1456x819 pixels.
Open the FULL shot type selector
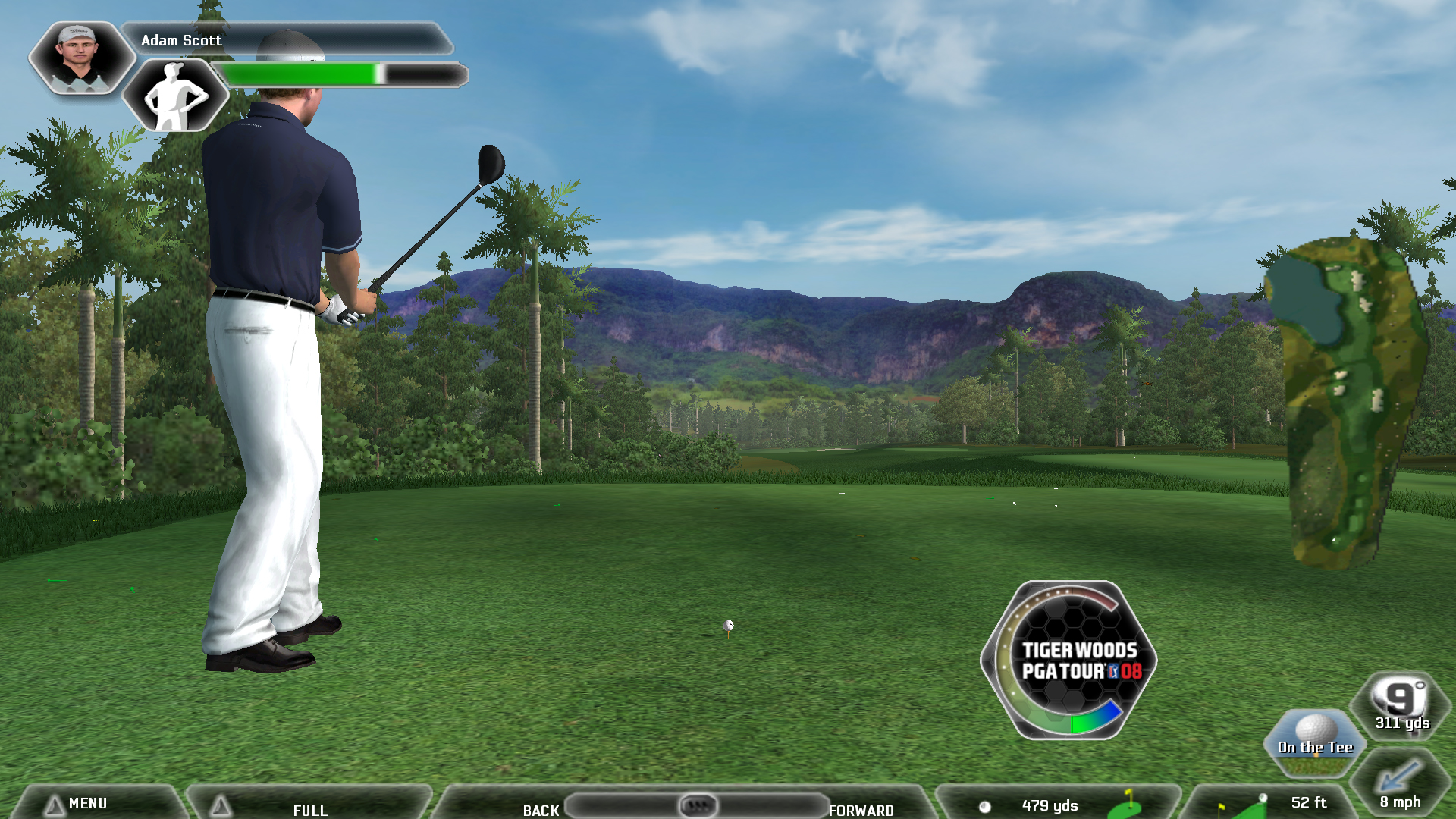tap(309, 808)
